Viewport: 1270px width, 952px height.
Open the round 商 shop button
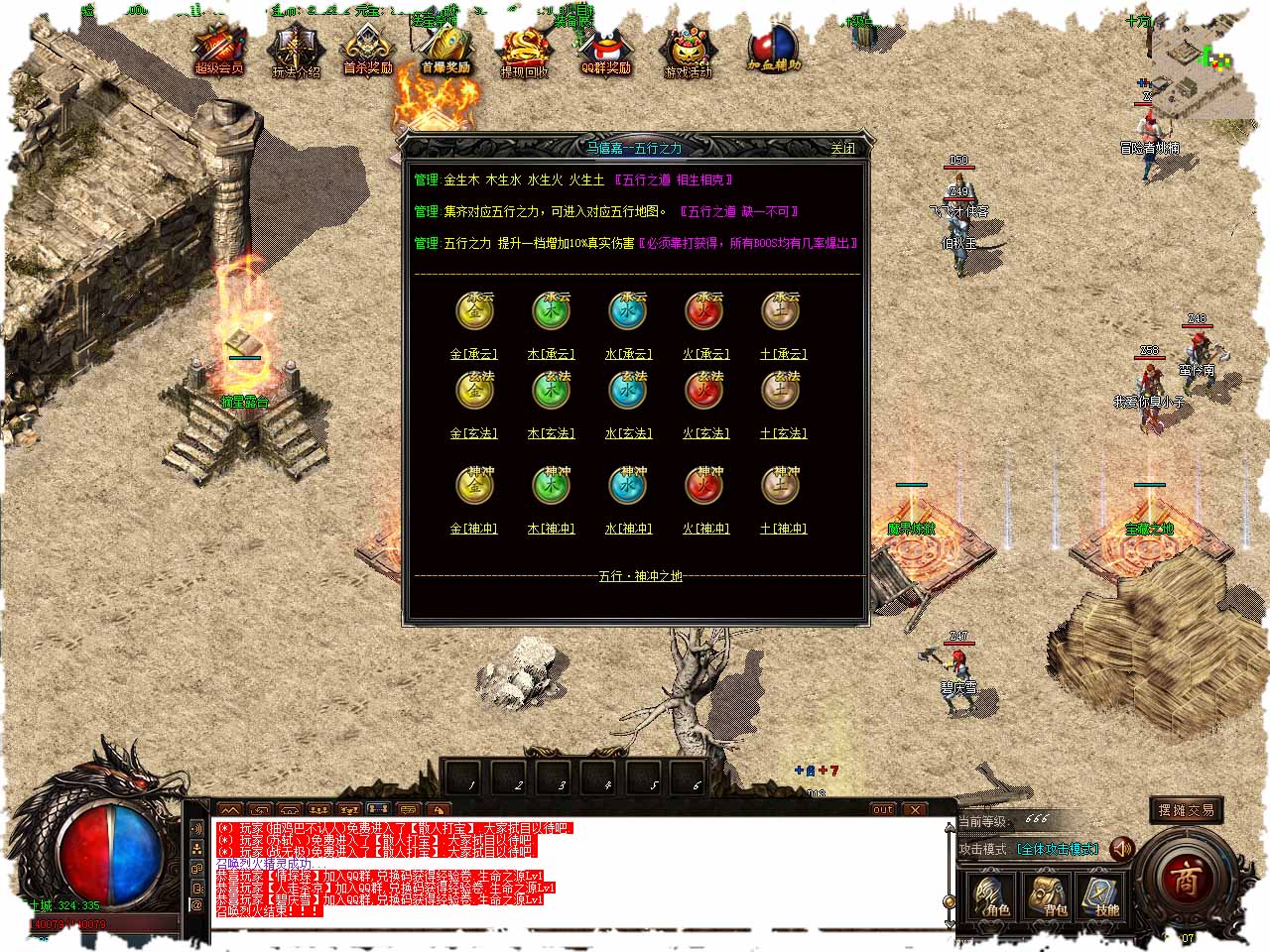[x=1186, y=879]
